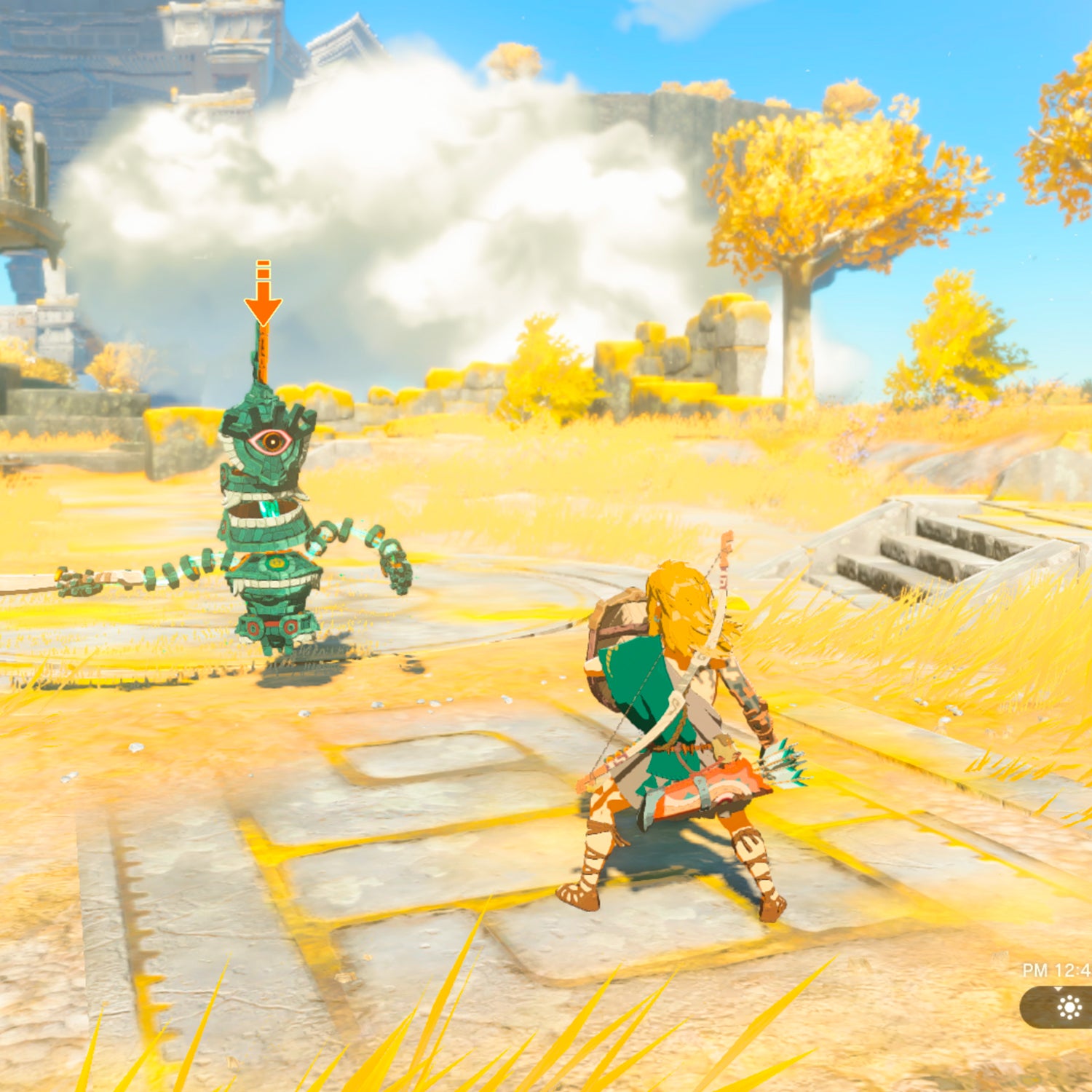Click the sunny weather forecast icon
Image resolution: width=1092 pixels, height=1092 pixels.
pos(1069,1008)
